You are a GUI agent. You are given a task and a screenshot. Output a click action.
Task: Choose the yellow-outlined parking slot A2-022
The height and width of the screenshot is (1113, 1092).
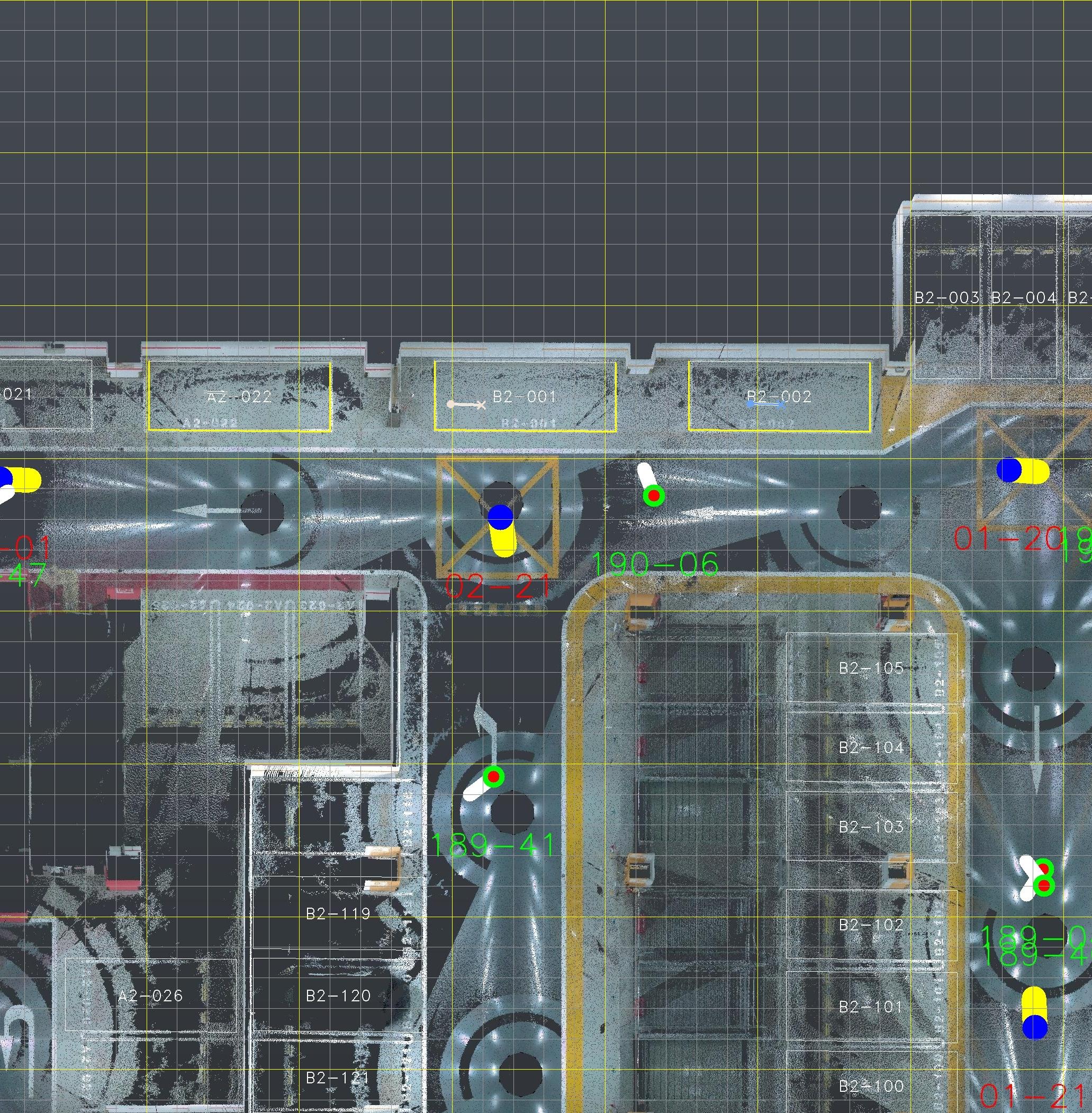click(x=239, y=396)
